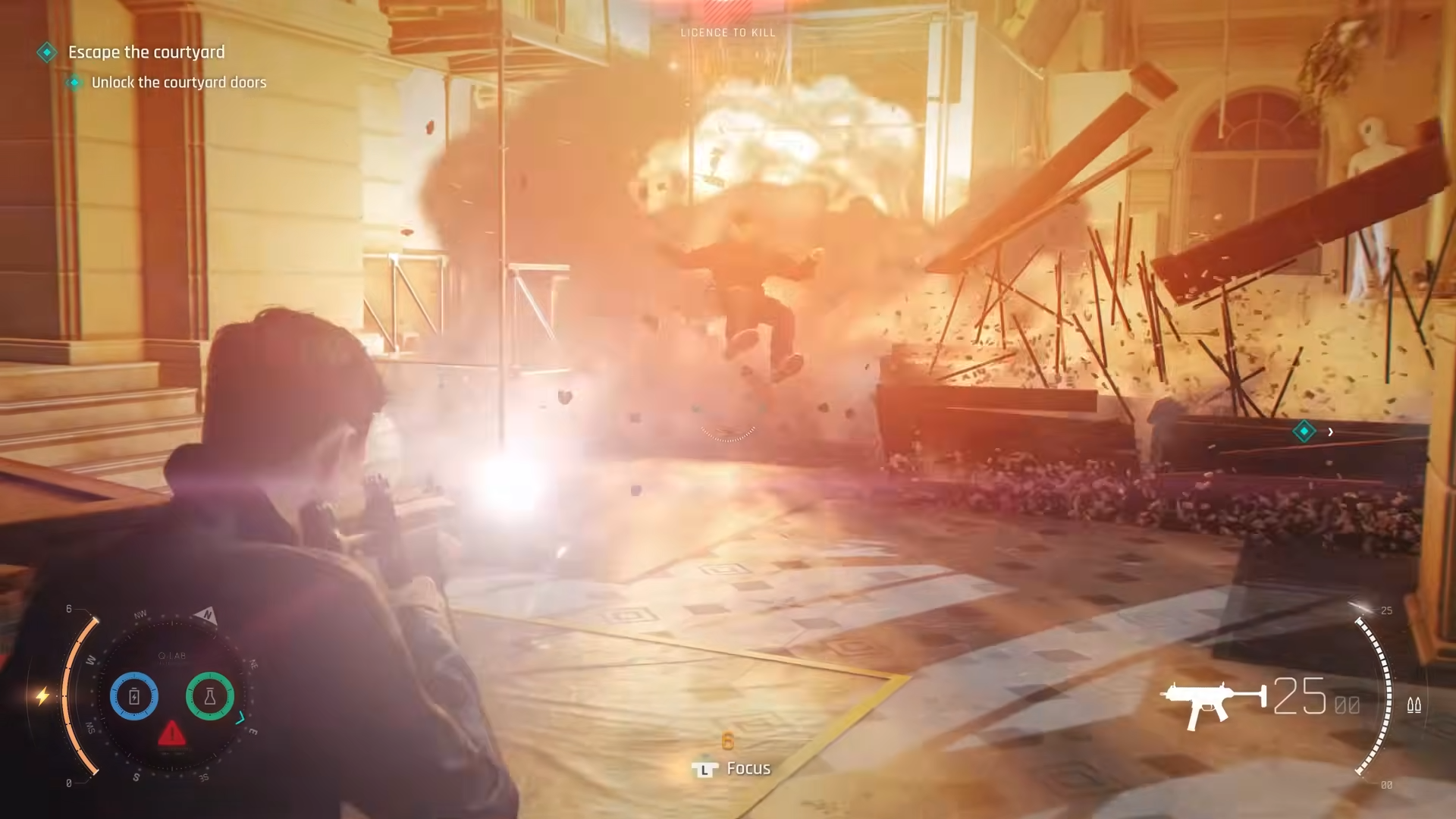Click the north indicator arrow on the compass
The width and height of the screenshot is (1456, 819).
[206, 614]
